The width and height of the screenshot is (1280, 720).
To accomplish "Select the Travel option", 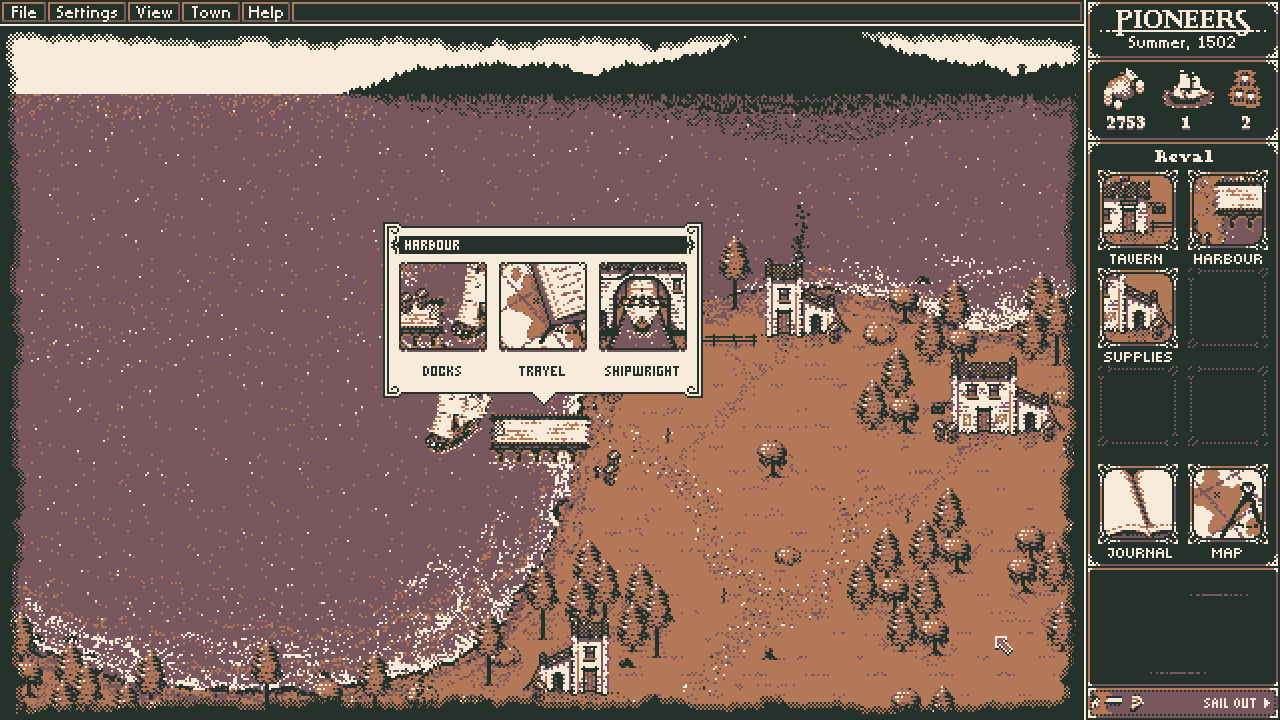I will coord(542,307).
